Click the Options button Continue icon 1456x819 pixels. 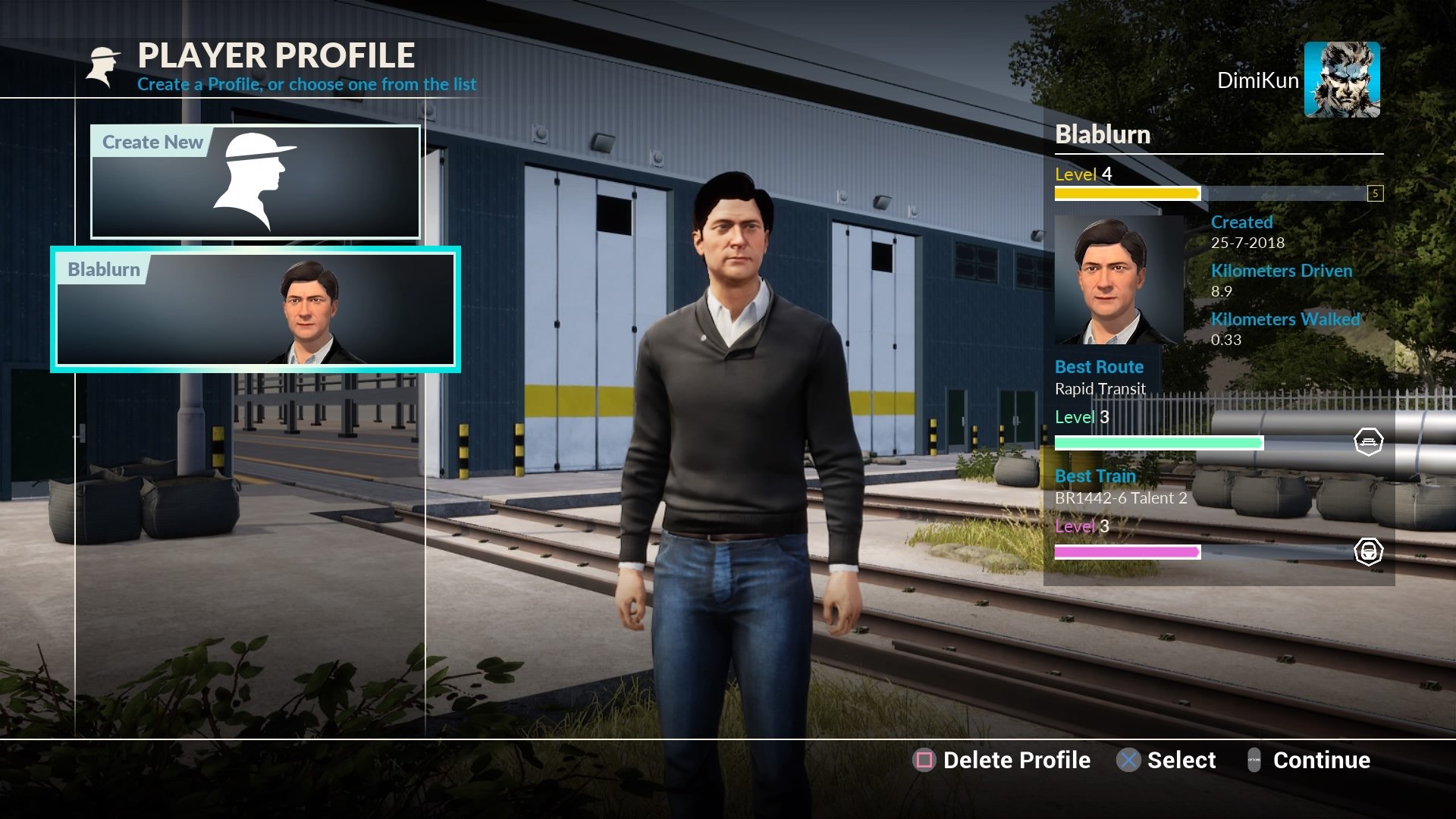point(1255,760)
